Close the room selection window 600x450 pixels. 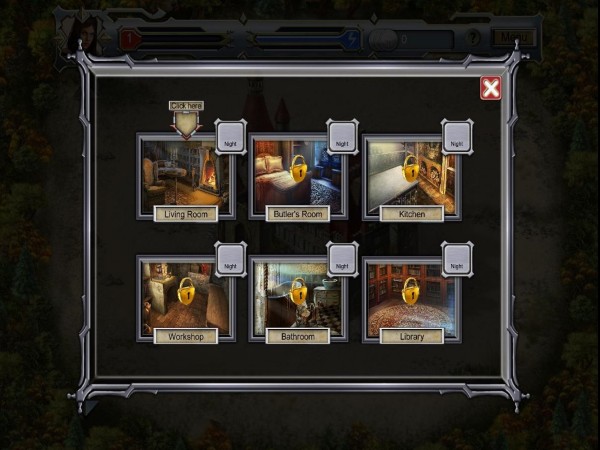coord(490,88)
